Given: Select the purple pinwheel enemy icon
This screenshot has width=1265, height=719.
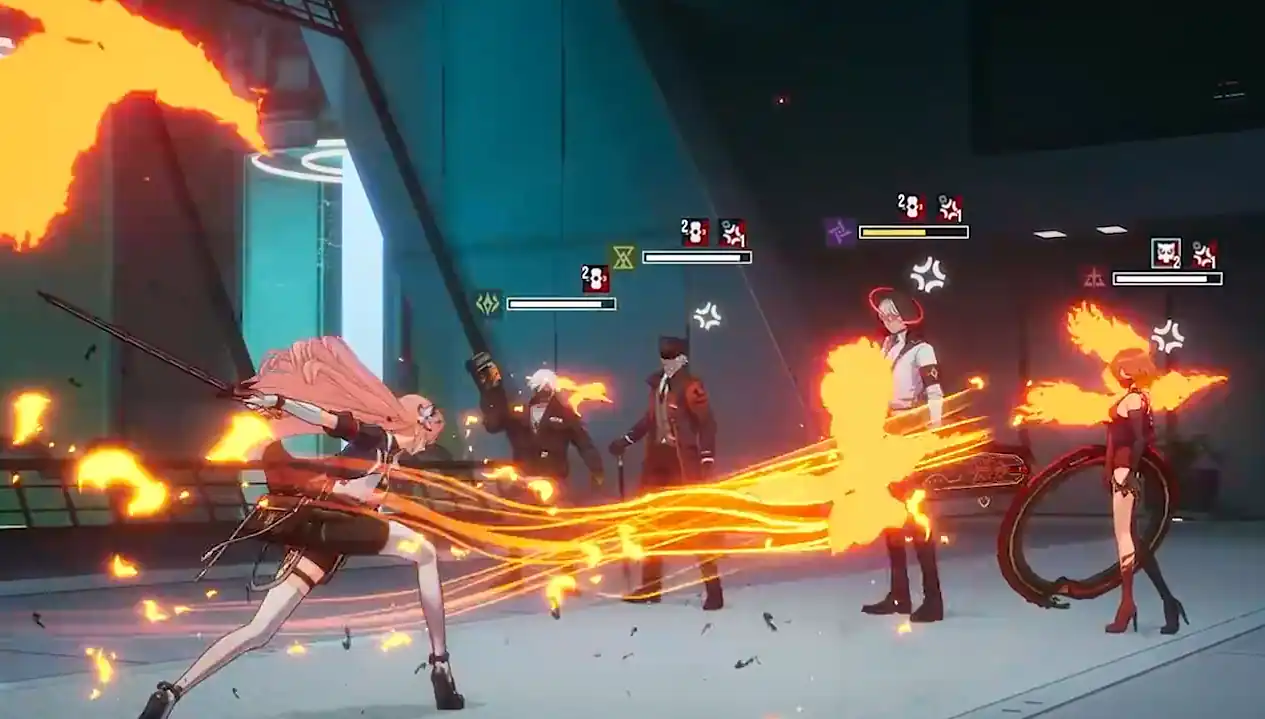Looking at the screenshot, I should 840,232.
